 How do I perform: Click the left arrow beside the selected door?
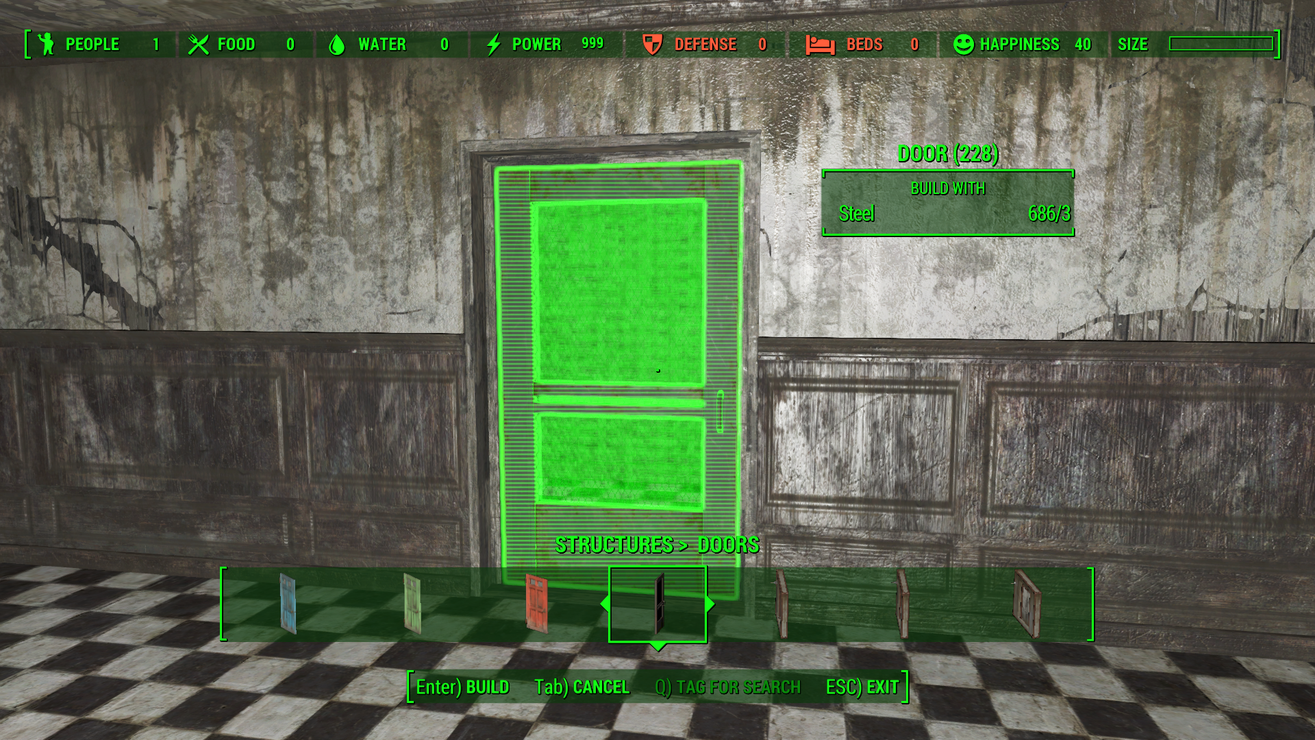604,604
